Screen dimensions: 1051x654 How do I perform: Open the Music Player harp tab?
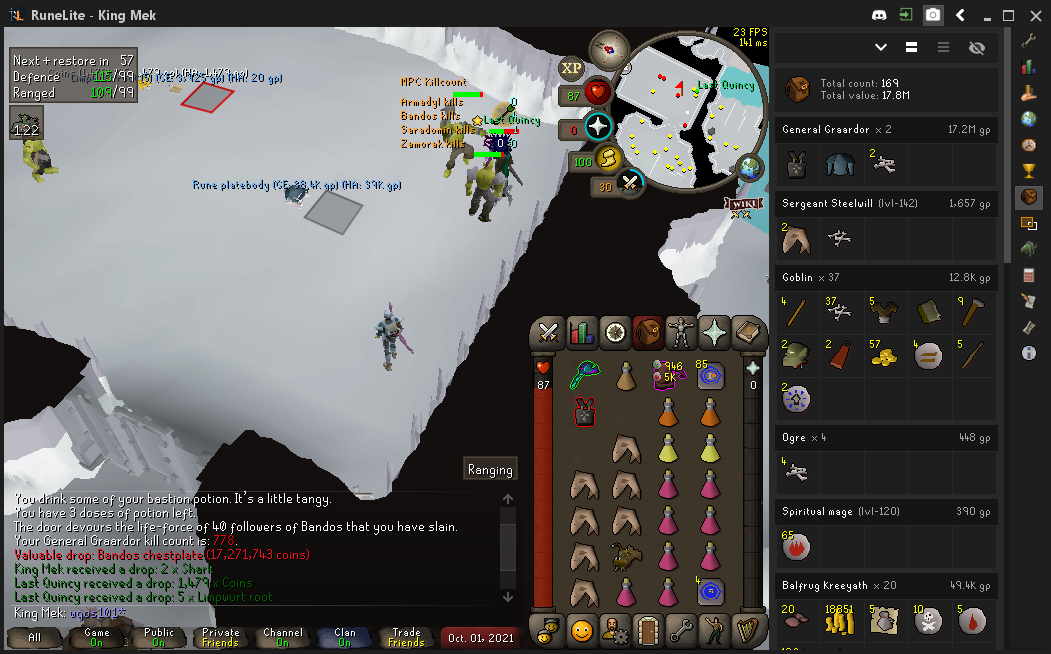[747, 631]
